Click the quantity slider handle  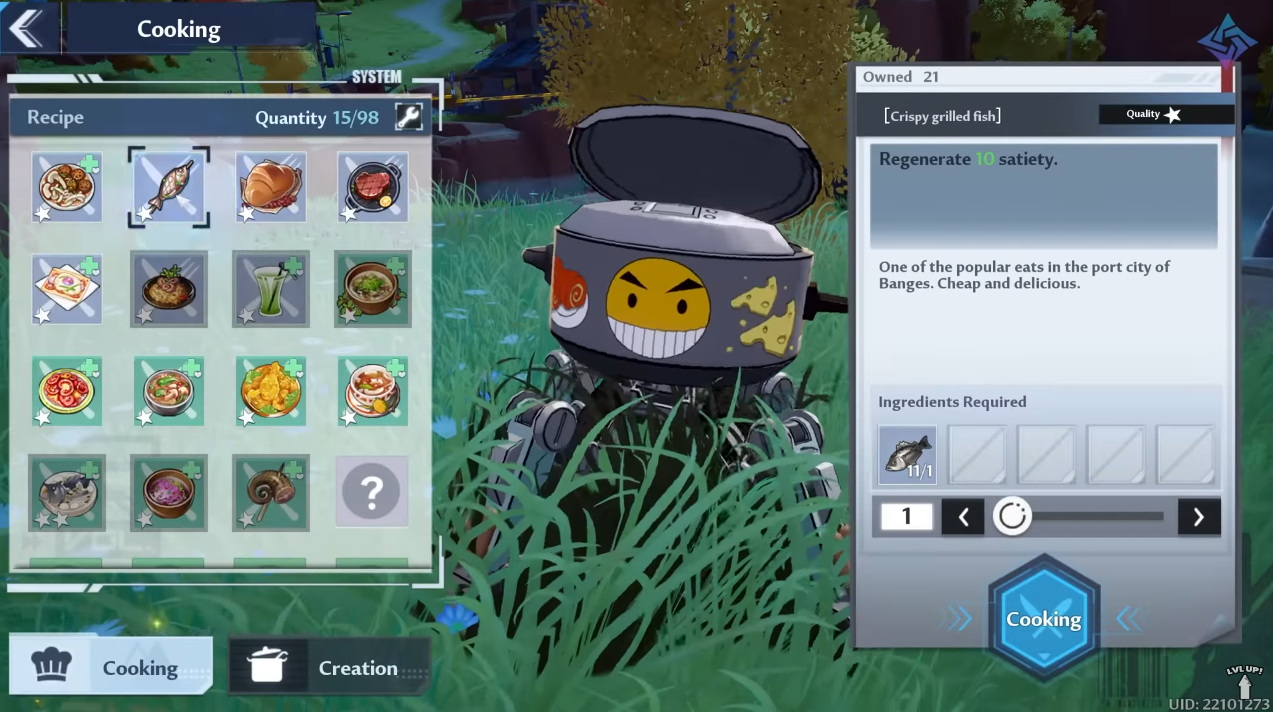point(1012,517)
